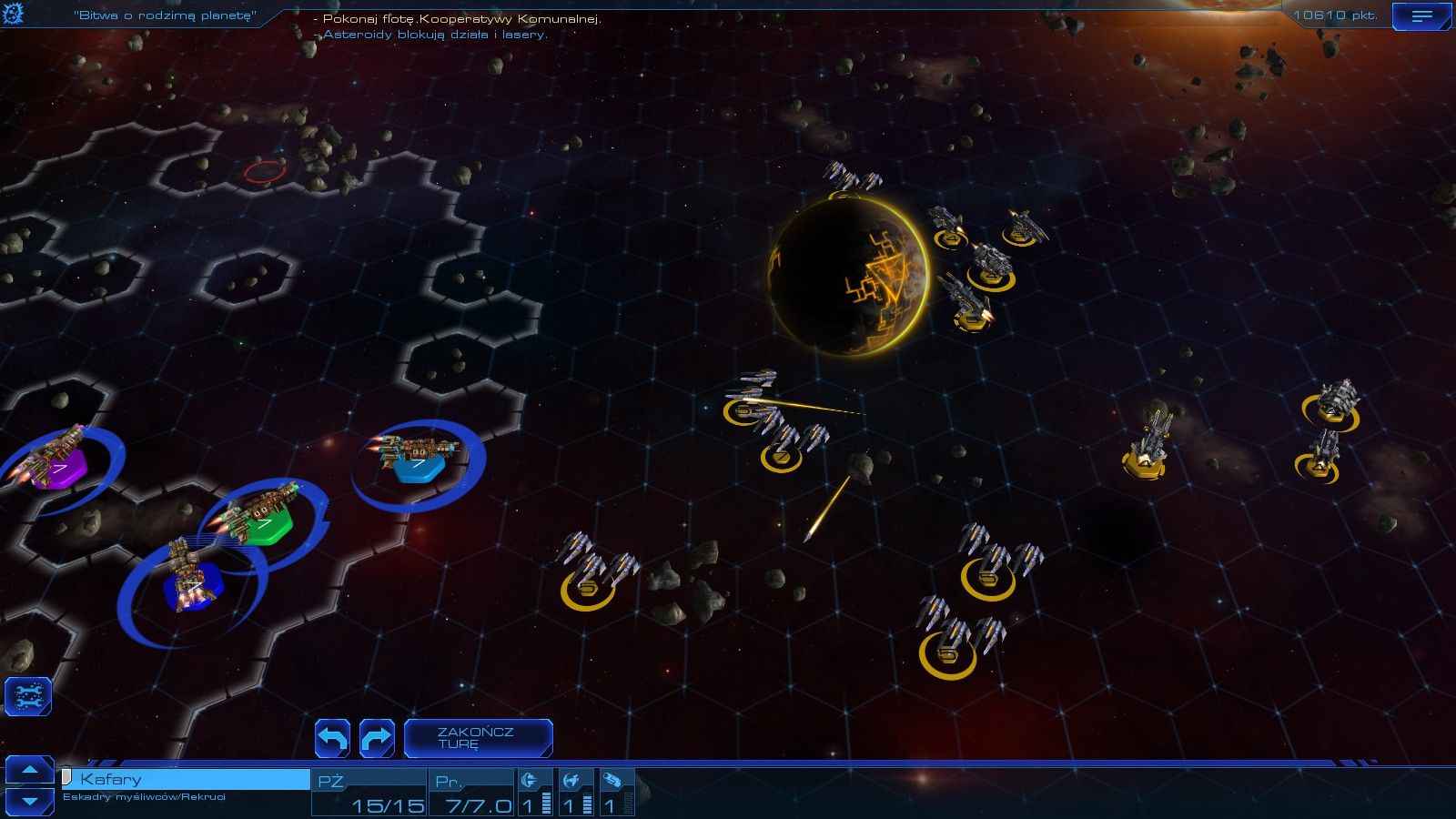This screenshot has height=819, width=1456.
Task: Click the redo move arrow
Action: tap(376, 738)
